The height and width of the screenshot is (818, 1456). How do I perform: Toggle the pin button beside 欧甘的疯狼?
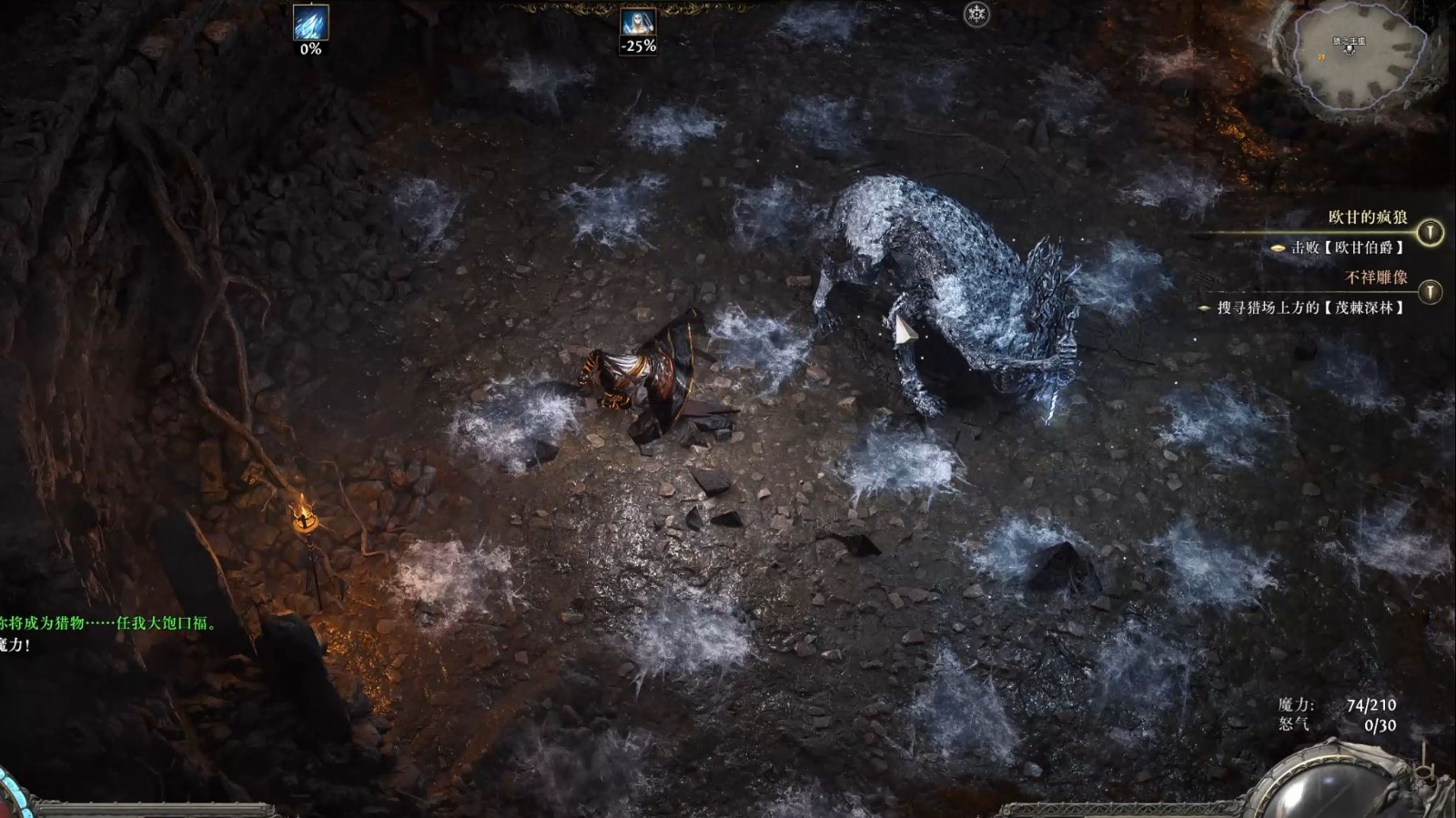(1430, 233)
